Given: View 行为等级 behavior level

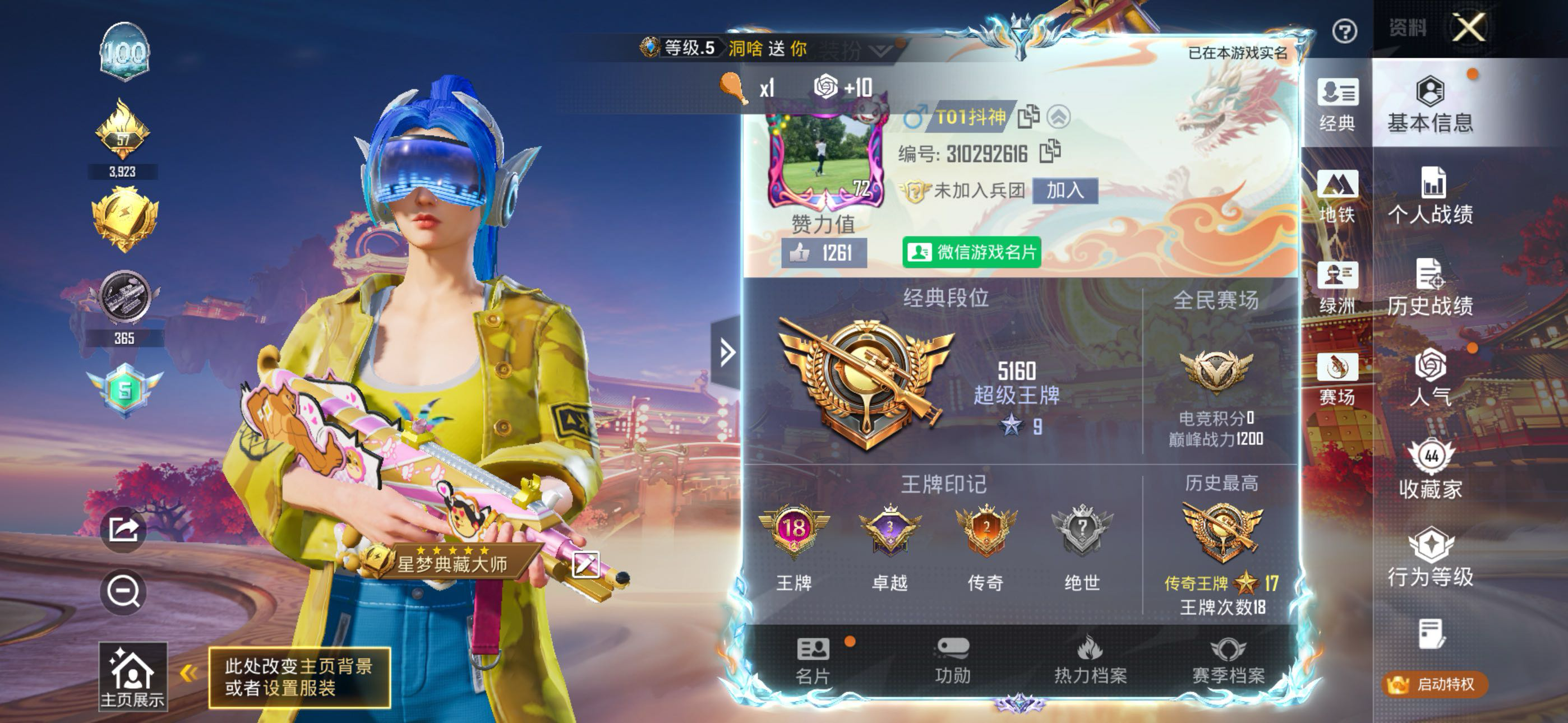Looking at the screenshot, I should click(1430, 558).
